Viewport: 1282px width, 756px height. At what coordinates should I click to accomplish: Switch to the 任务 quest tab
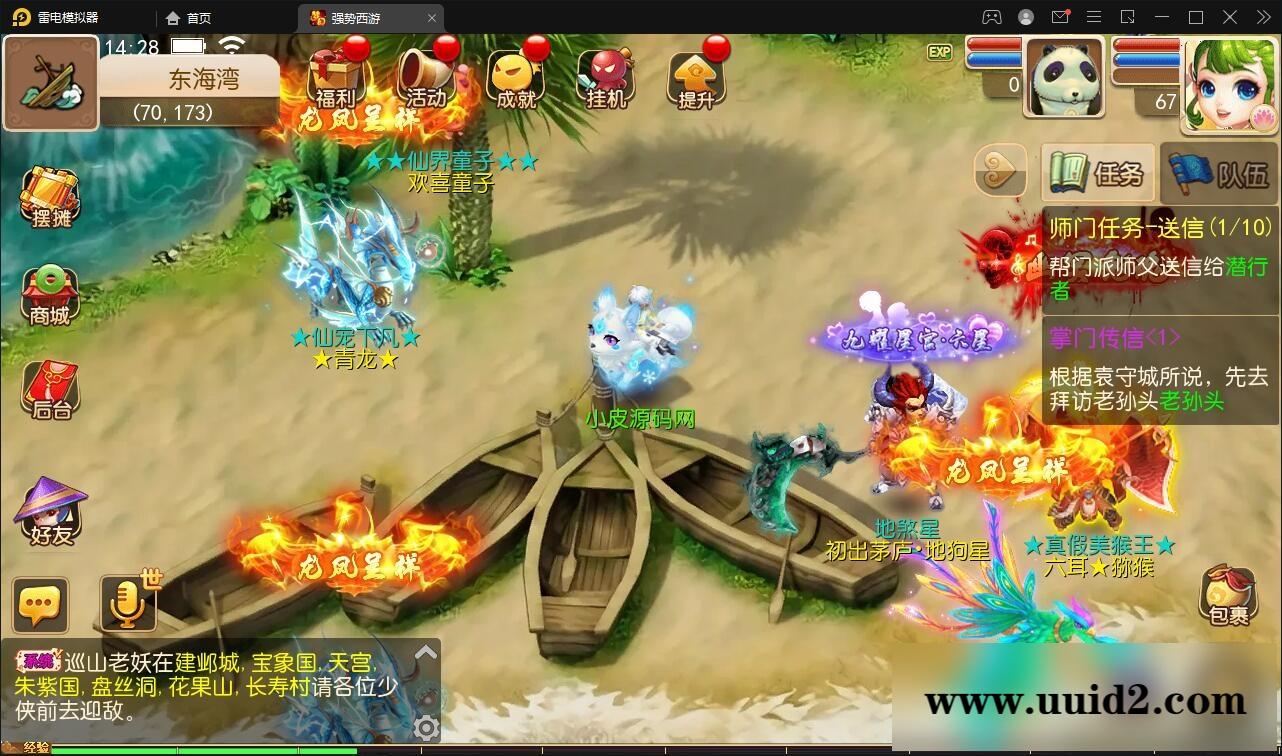pos(1097,174)
